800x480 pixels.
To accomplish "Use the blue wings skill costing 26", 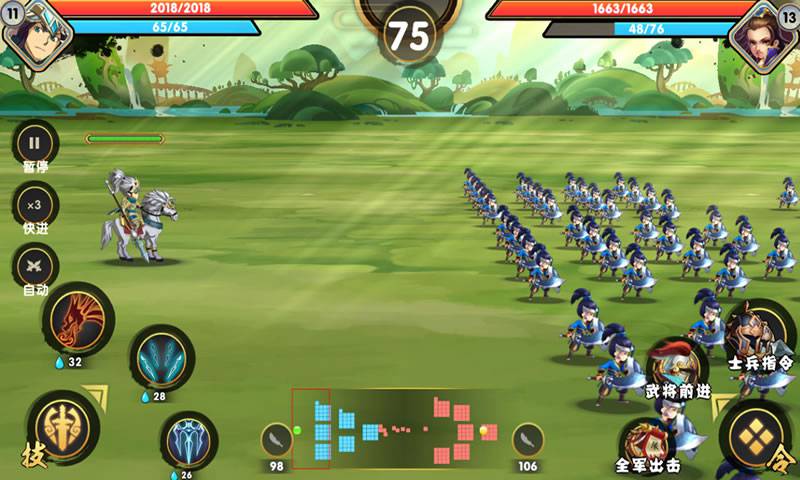I will tap(189, 439).
